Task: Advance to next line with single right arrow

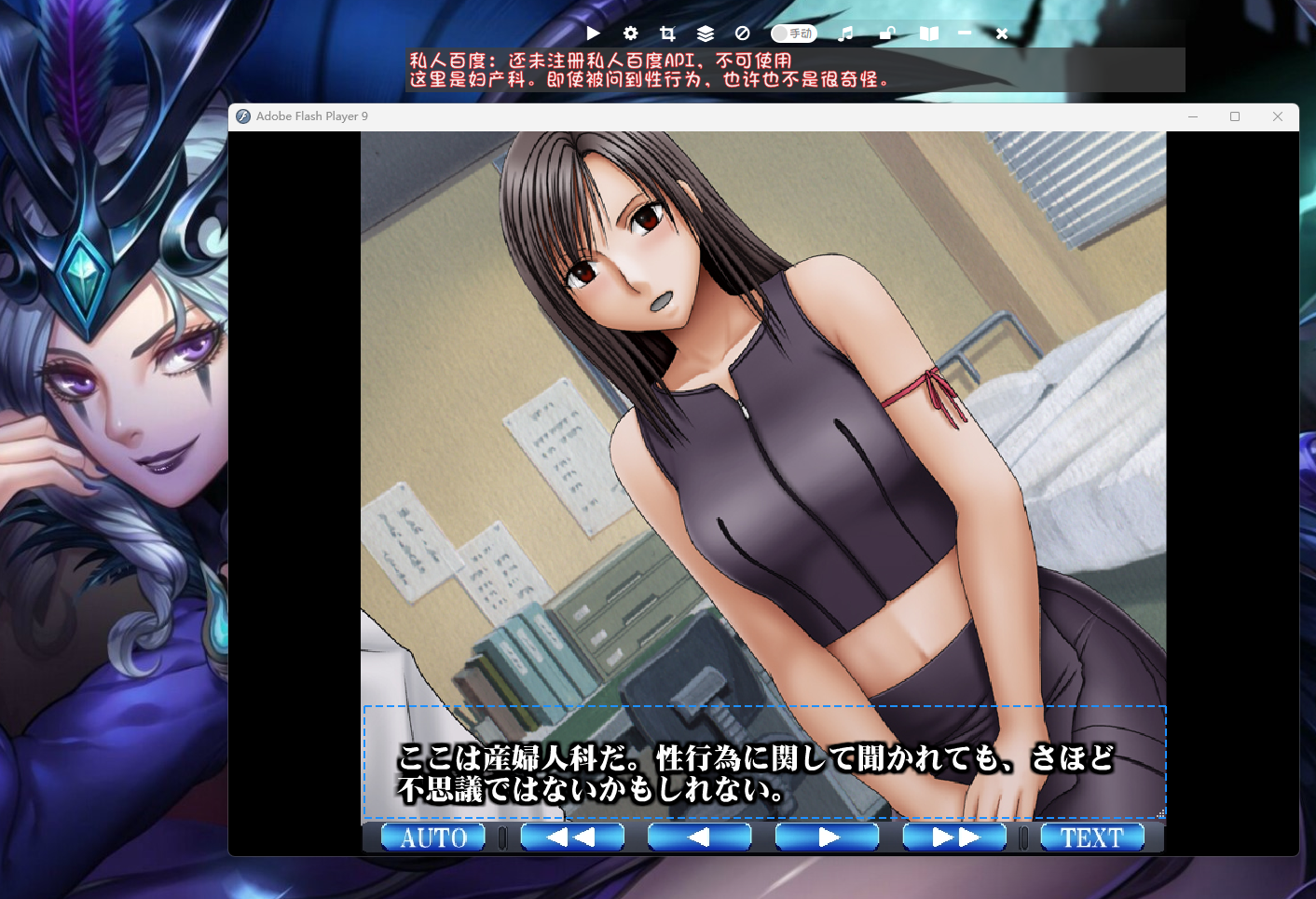Action: point(827,838)
